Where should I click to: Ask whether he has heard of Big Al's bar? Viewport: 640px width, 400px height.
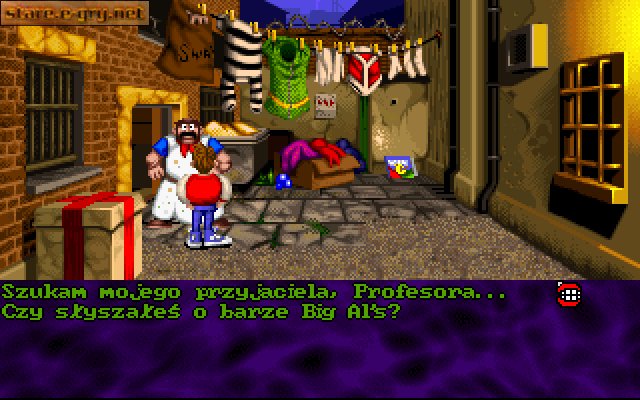point(200,311)
